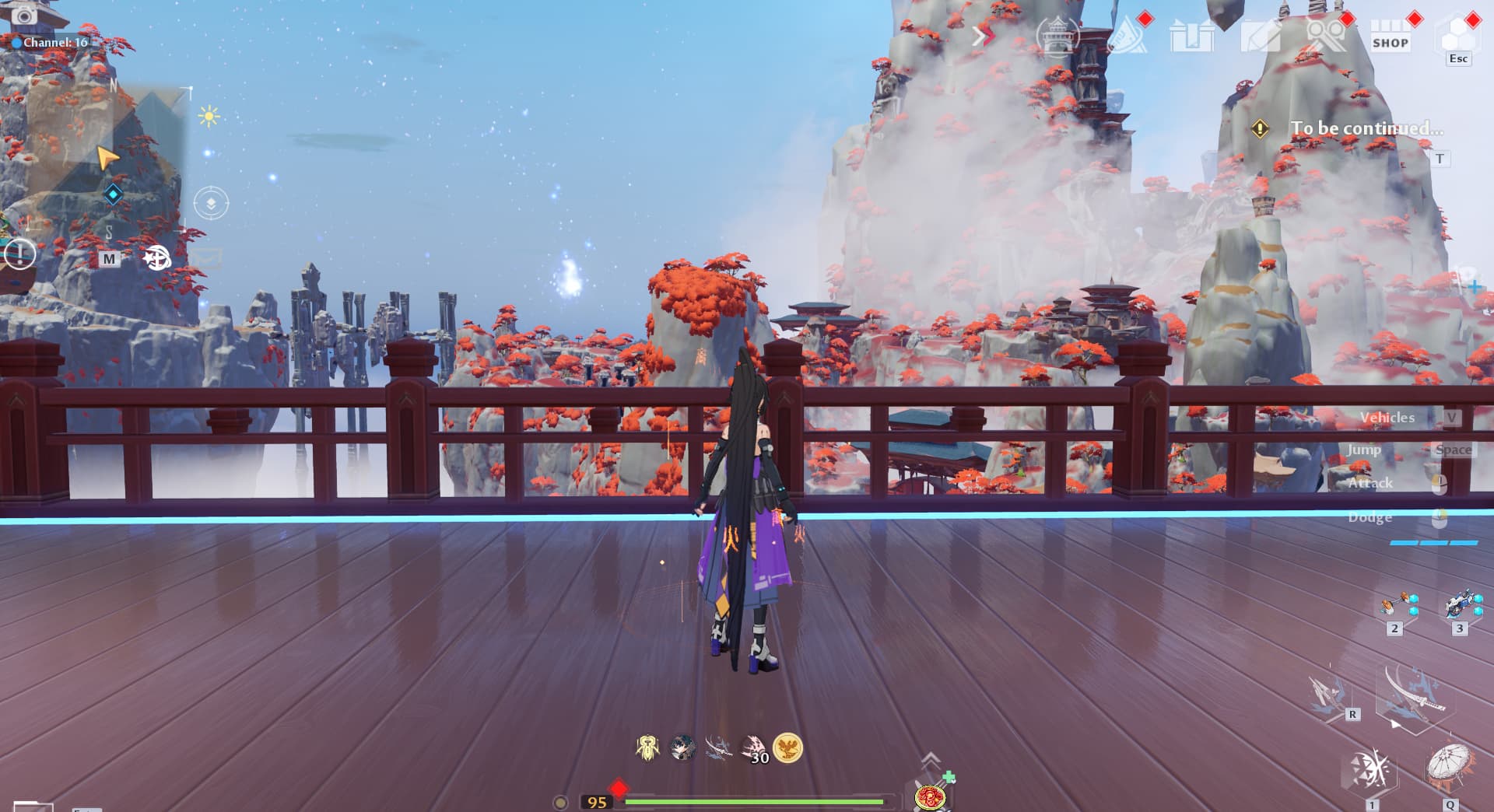Open the pencil and note icon

[1259, 37]
